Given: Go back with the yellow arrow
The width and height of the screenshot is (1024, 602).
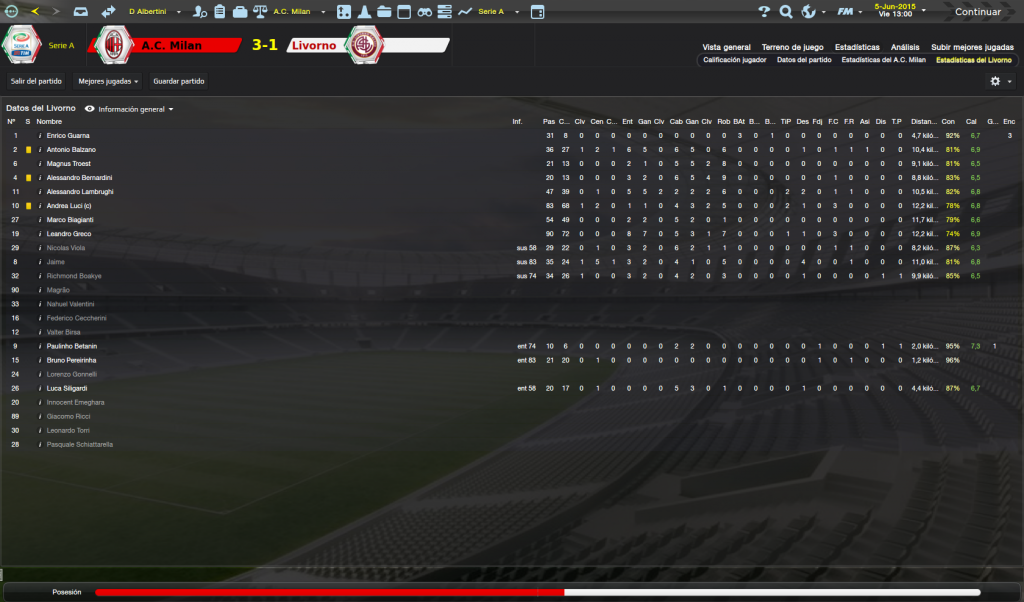Looking at the screenshot, I should [x=36, y=12].
